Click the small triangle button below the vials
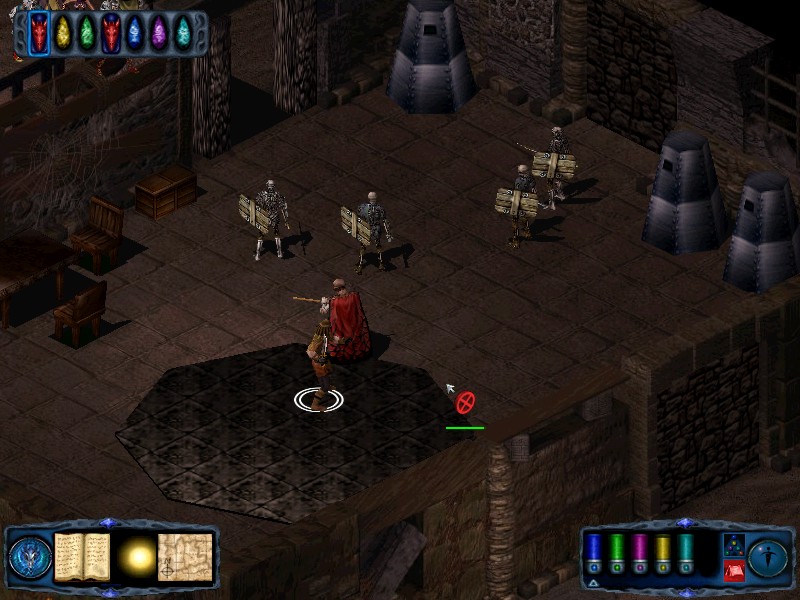Viewport: 800px width, 600px height. [x=593, y=583]
